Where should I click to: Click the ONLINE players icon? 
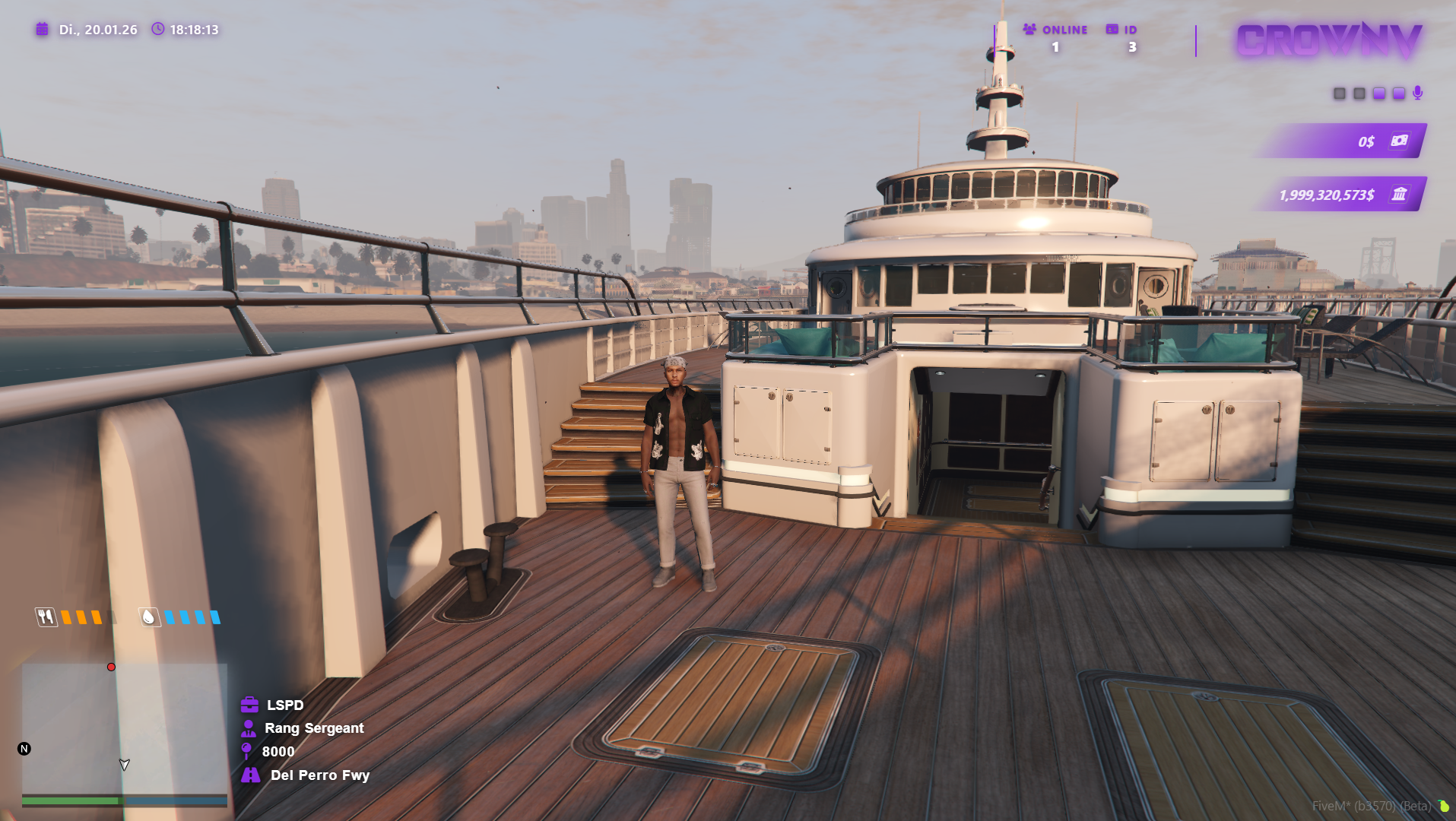(x=1028, y=30)
